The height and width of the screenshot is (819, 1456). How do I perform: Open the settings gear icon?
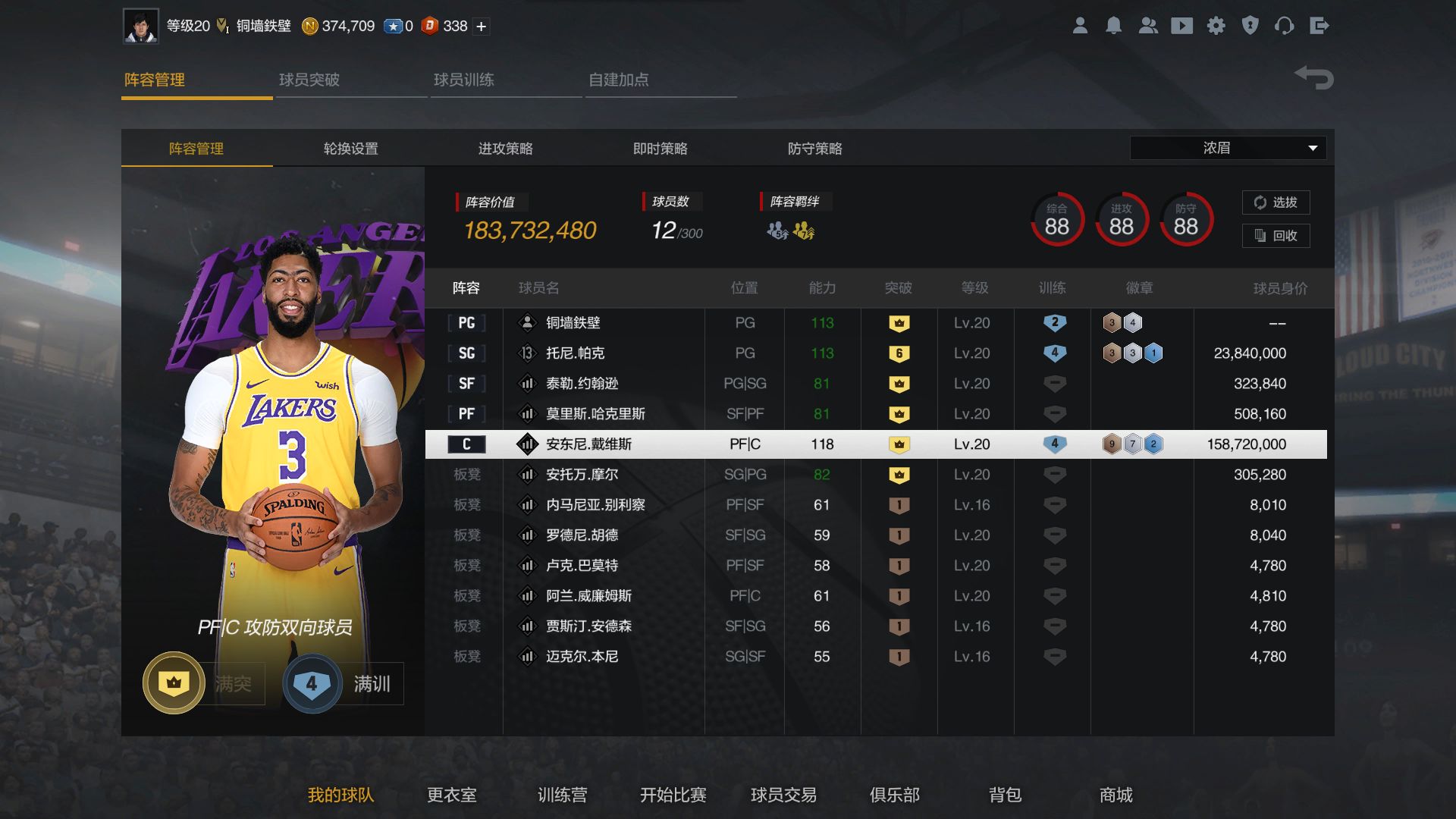coord(1216,25)
